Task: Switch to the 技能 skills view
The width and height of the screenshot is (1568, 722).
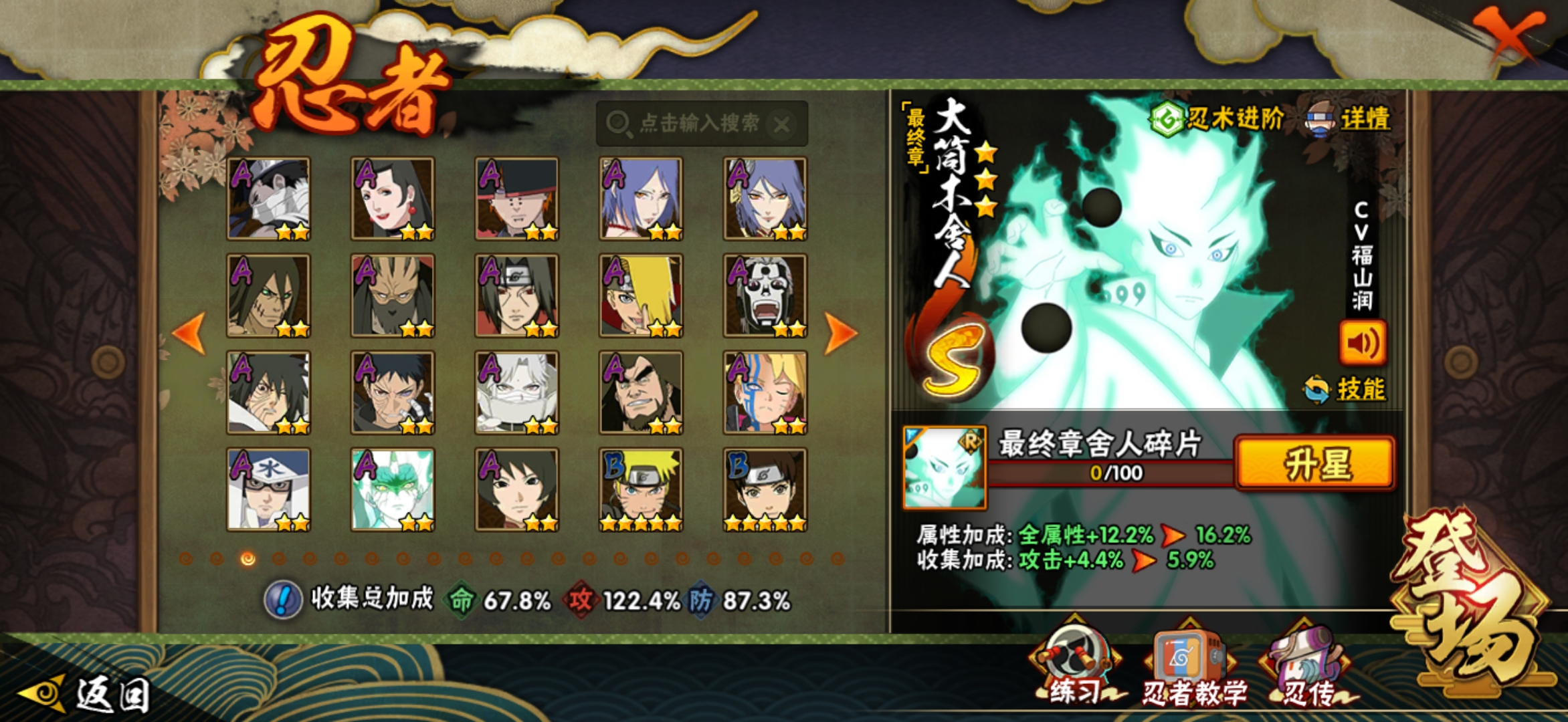Action: click(1346, 389)
